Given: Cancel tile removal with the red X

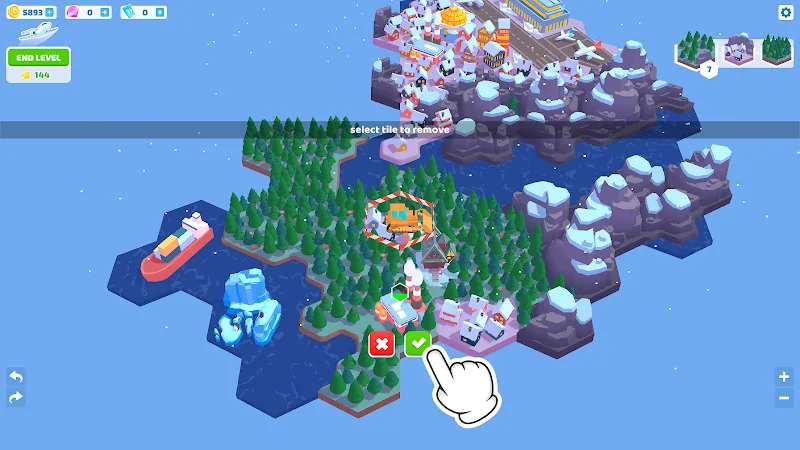Looking at the screenshot, I should pyautogui.click(x=381, y=343).
